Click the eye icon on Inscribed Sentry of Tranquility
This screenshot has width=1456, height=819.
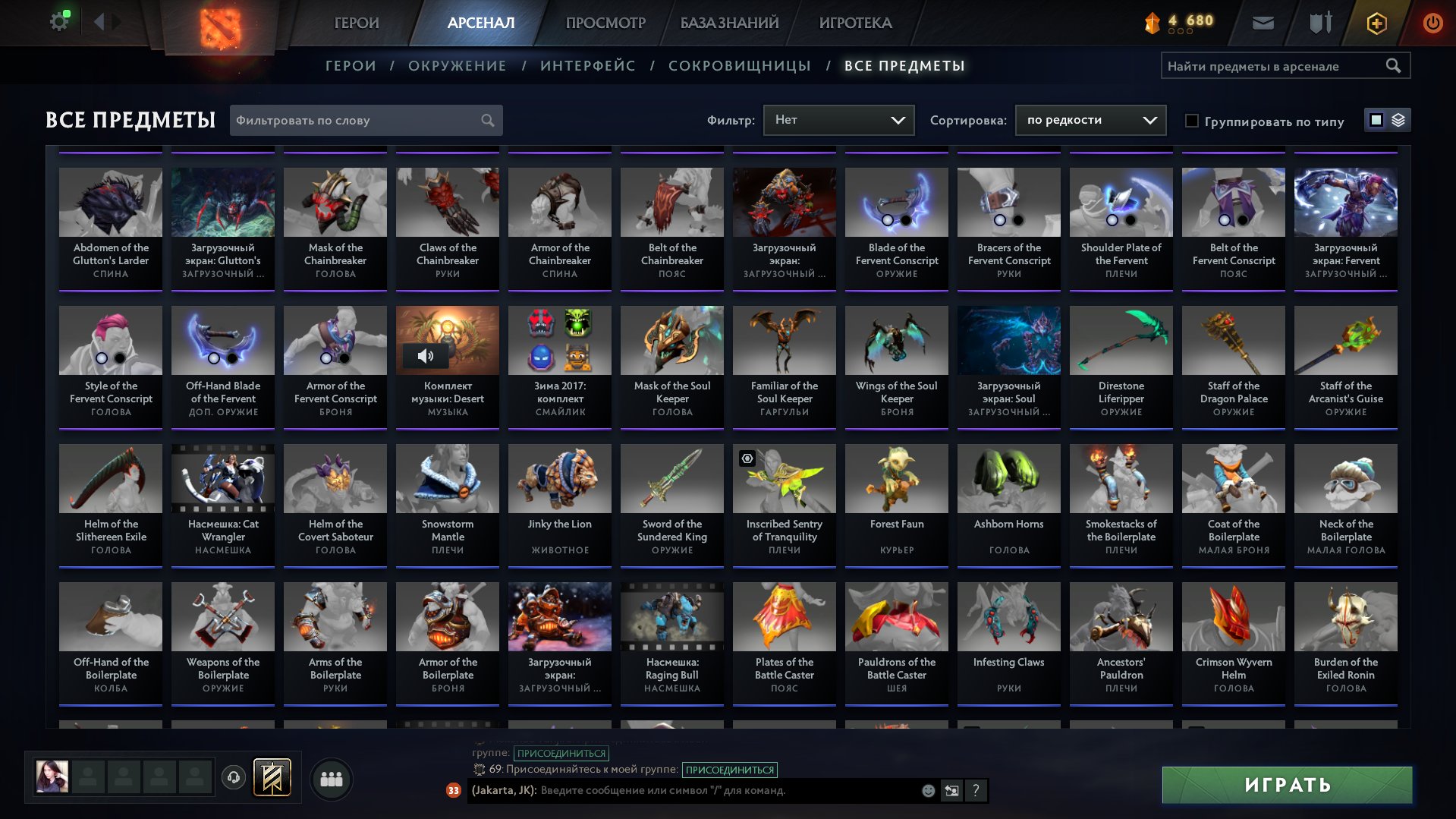click(748, 457)
